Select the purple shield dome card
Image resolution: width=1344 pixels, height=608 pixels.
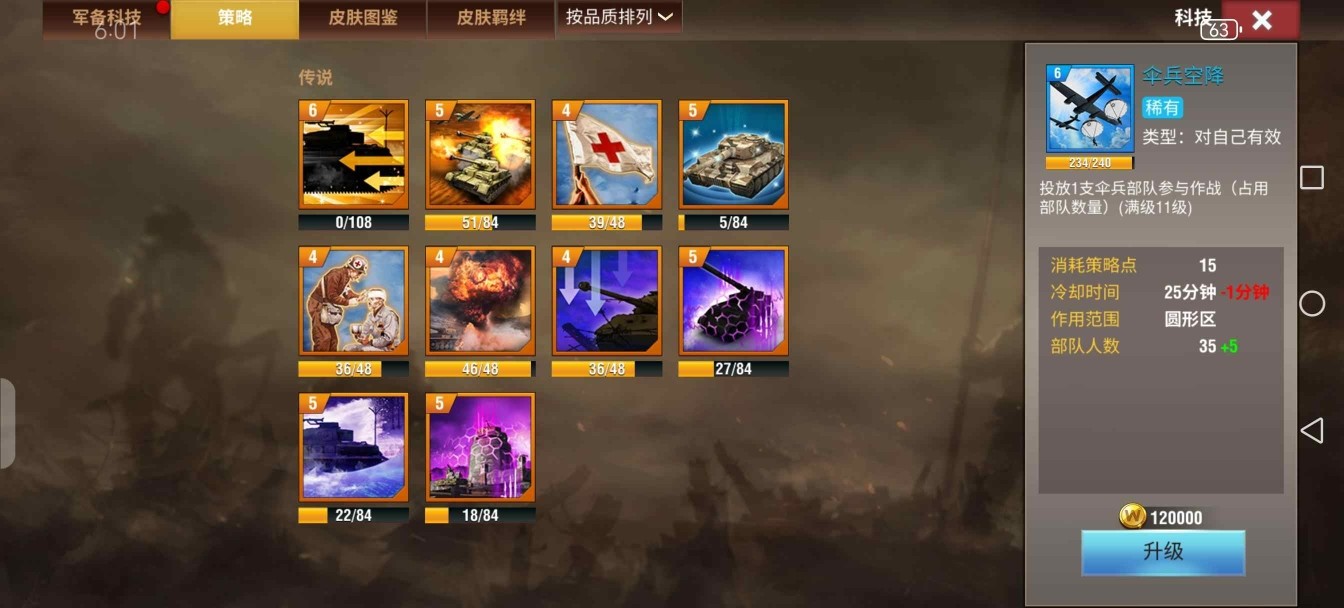tap(480, 447)
